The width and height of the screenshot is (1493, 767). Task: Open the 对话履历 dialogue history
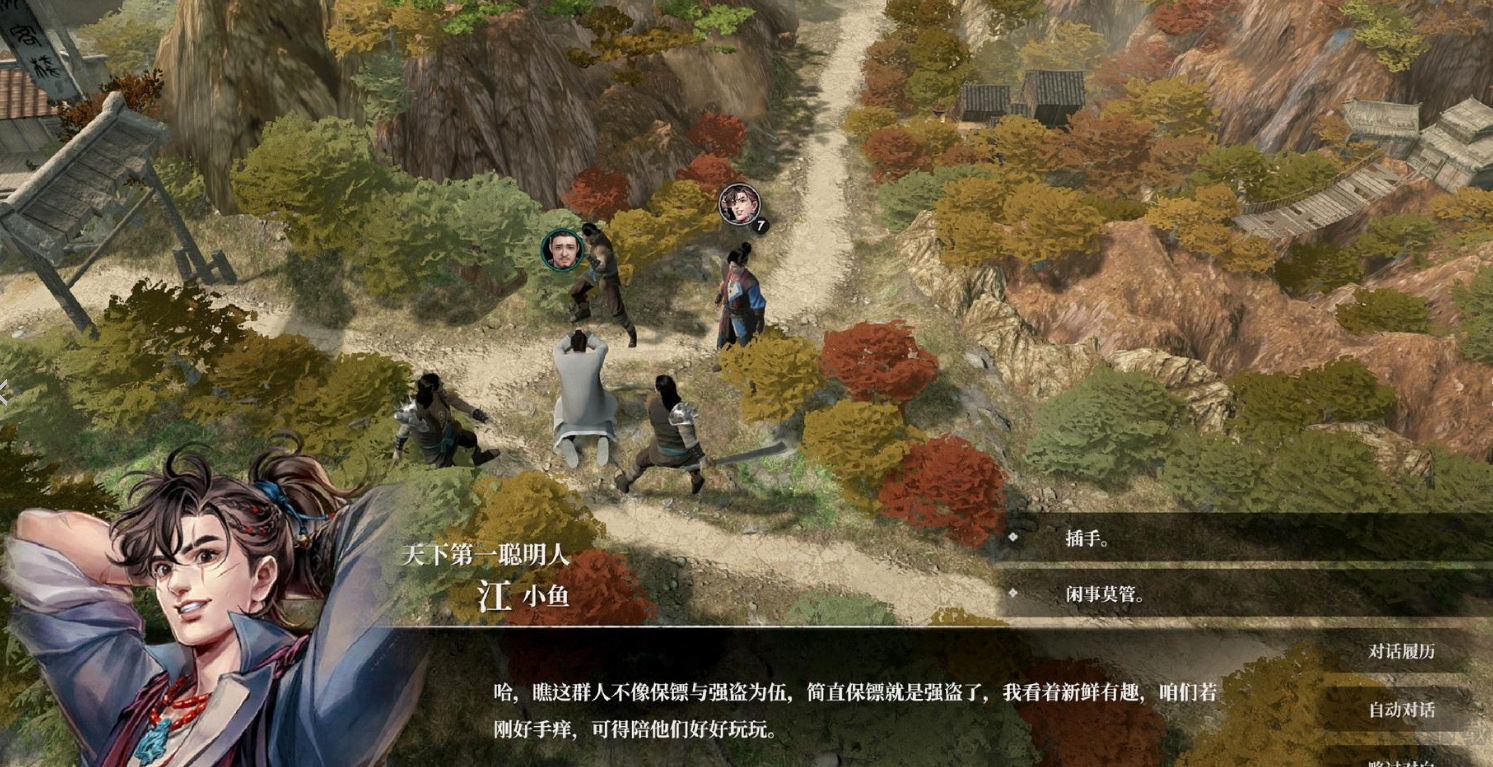(1401, 651)
